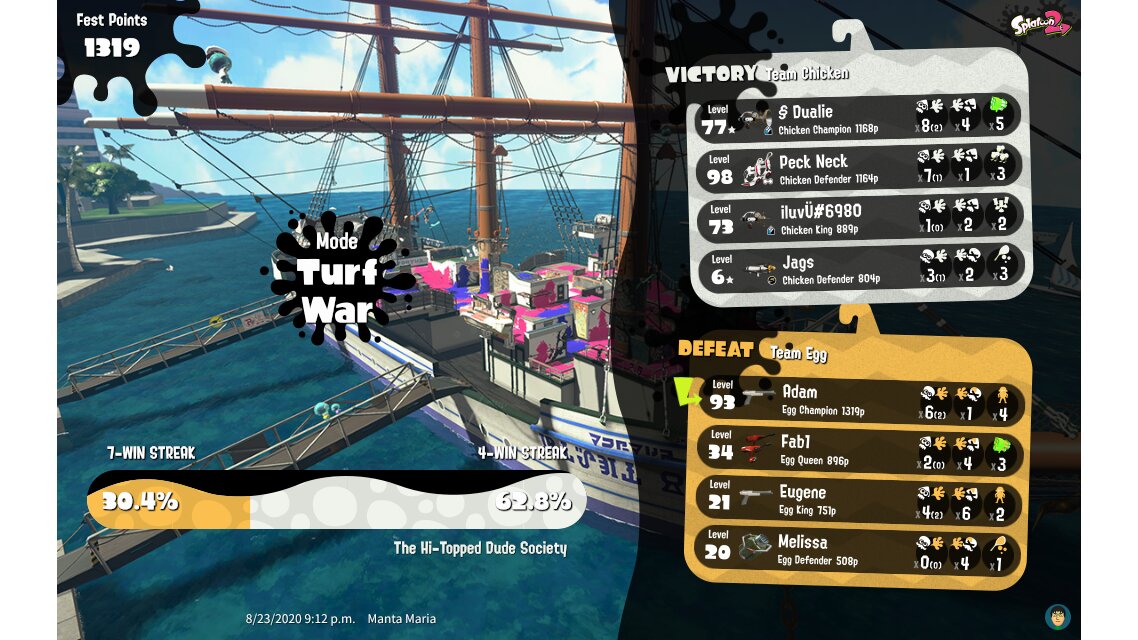Open Melissa's player result row
This screenshot has height=640, width=1138.
(860, 550)
